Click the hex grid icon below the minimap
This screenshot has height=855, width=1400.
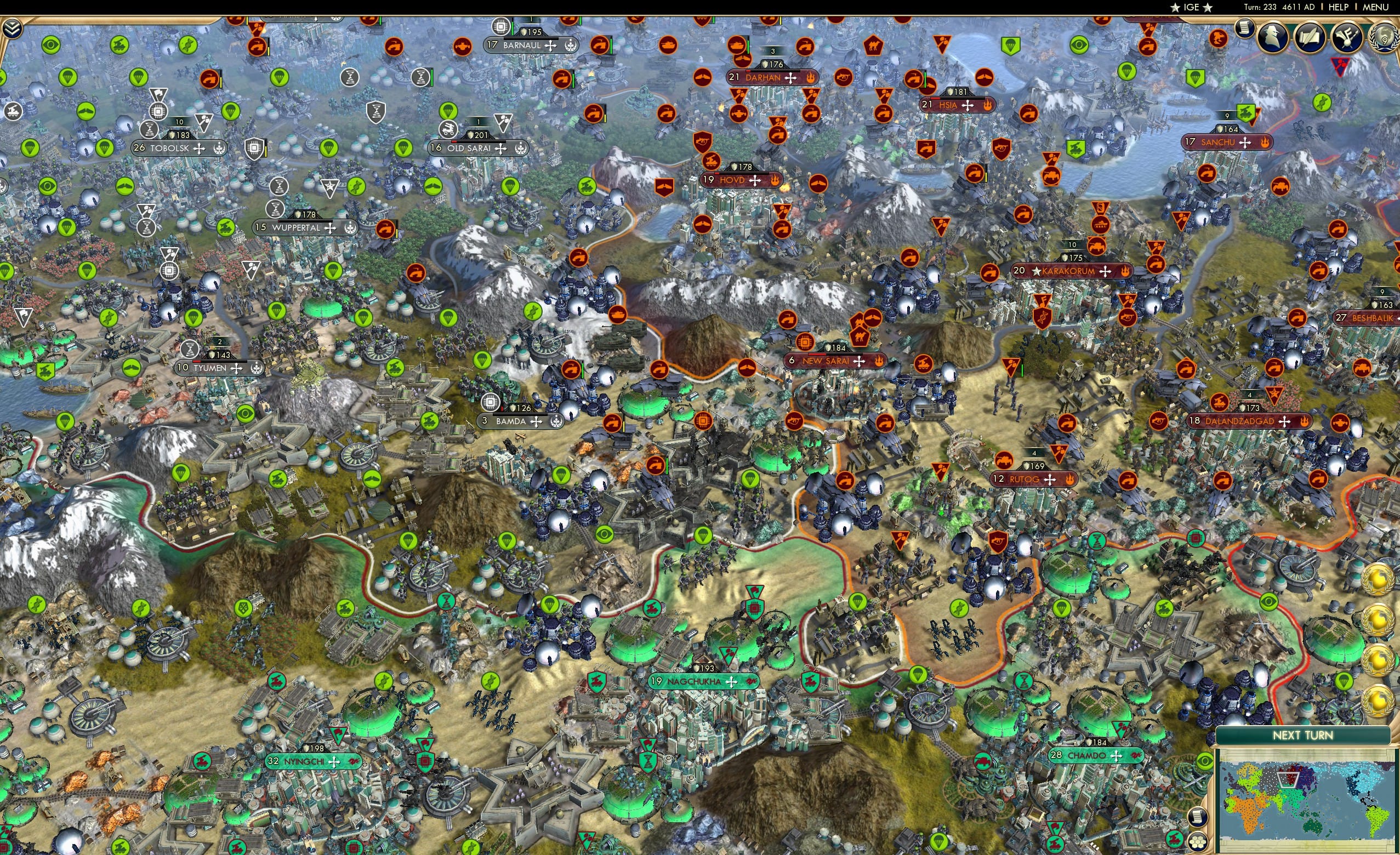coord(1199,843)
